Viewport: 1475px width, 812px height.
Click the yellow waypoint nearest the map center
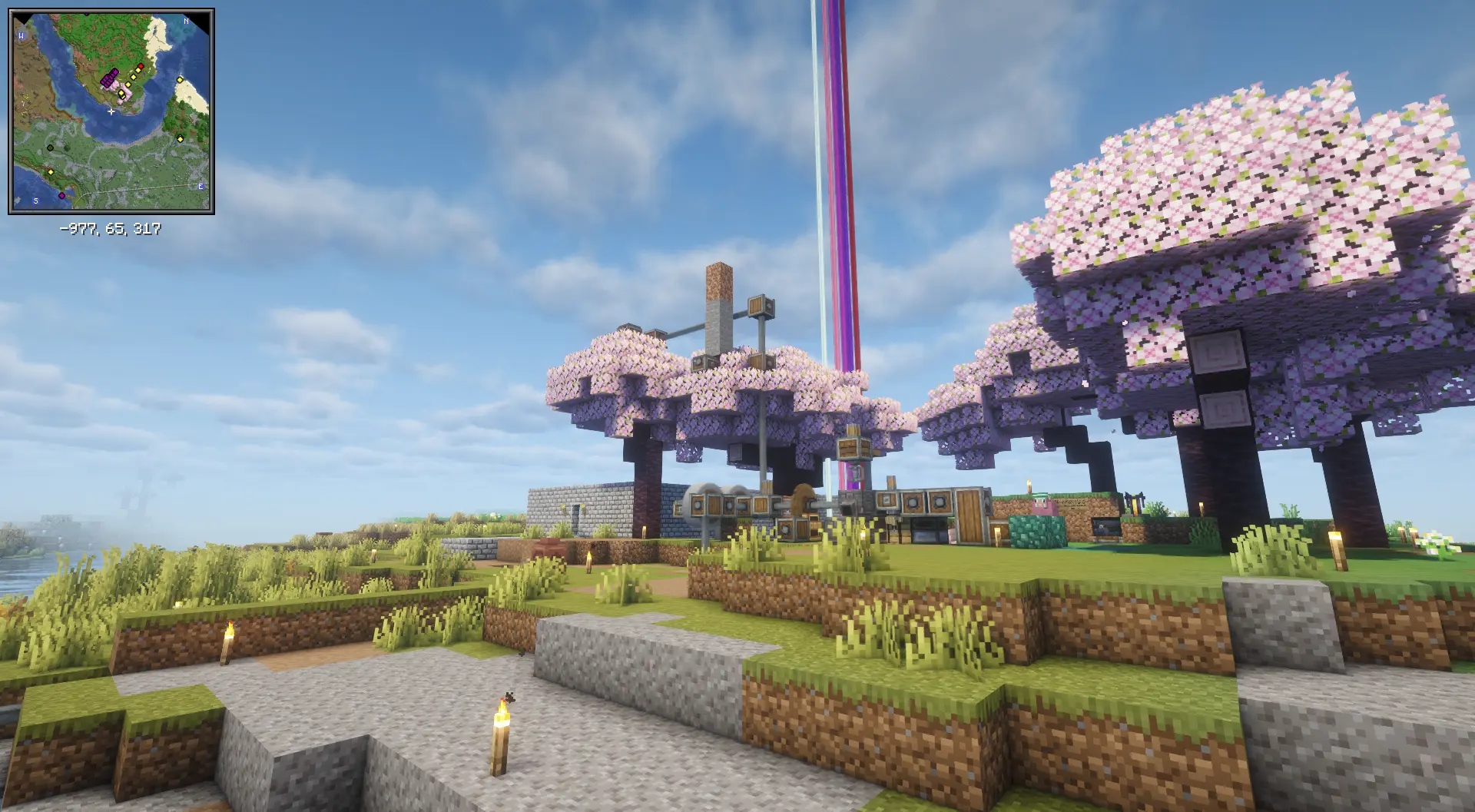[x=121, y=93]
